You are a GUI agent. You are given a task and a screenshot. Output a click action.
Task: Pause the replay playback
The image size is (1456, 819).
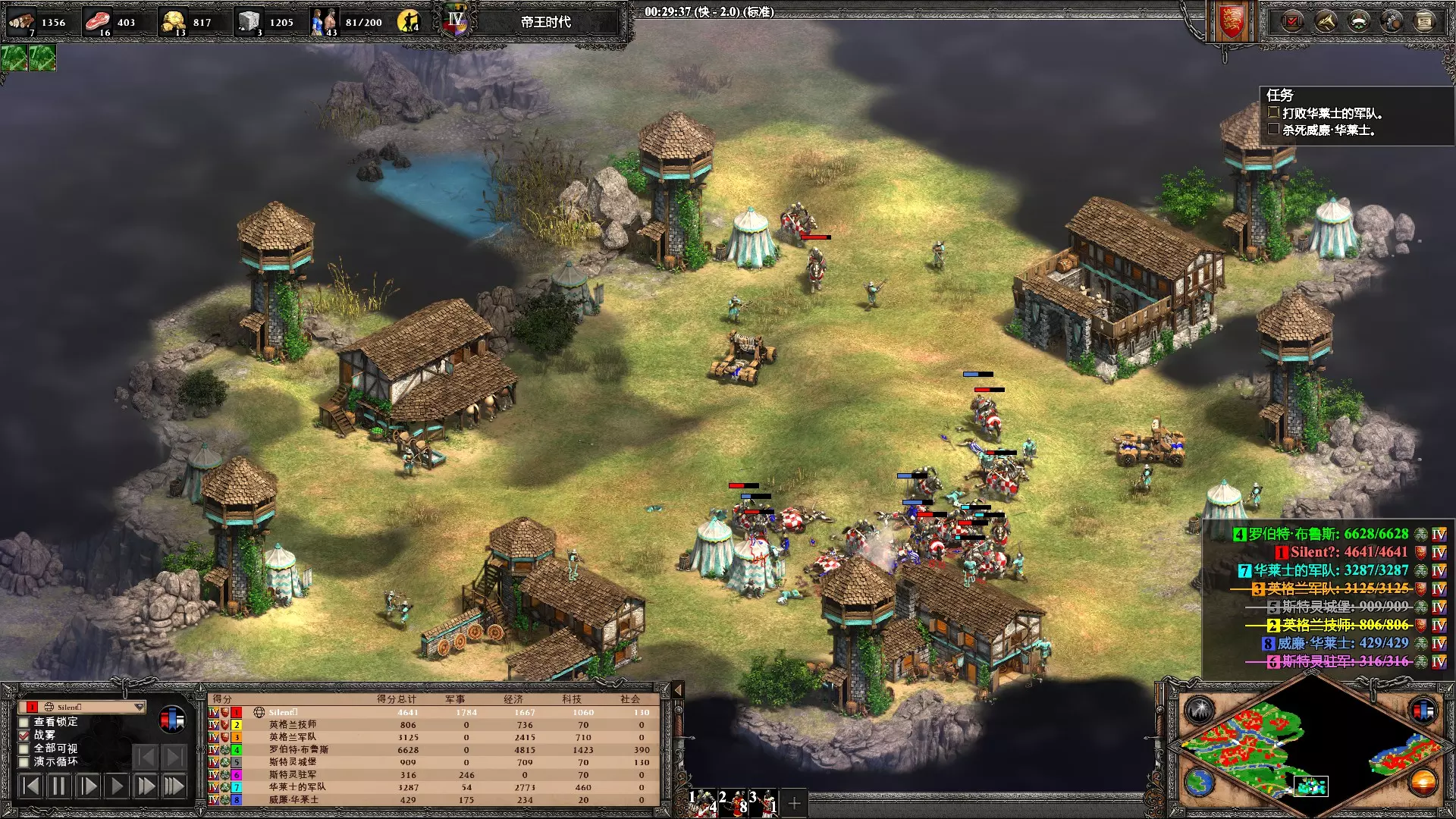click(58, 786)
